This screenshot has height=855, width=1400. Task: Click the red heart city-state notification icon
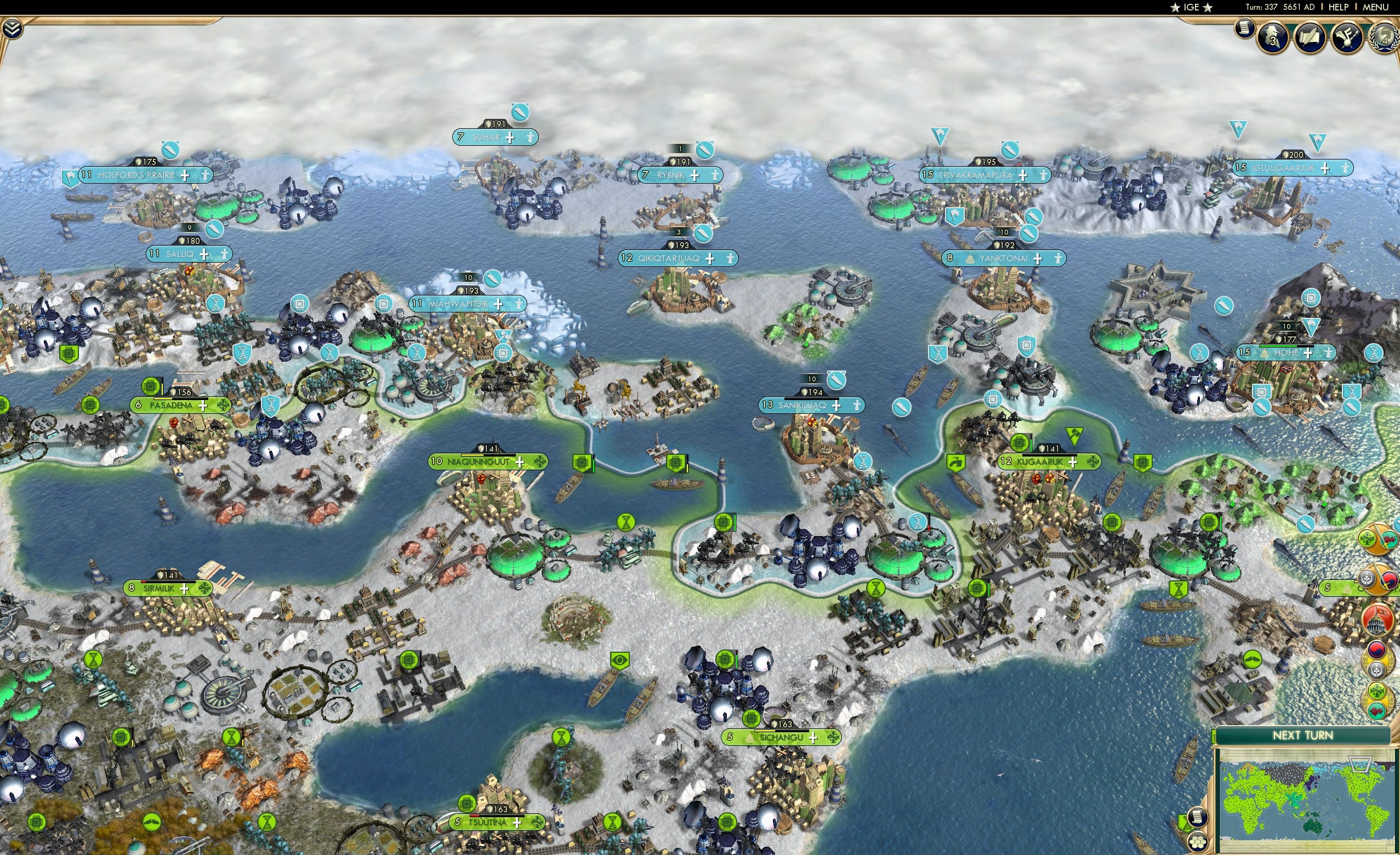(x=1377, y=710)
